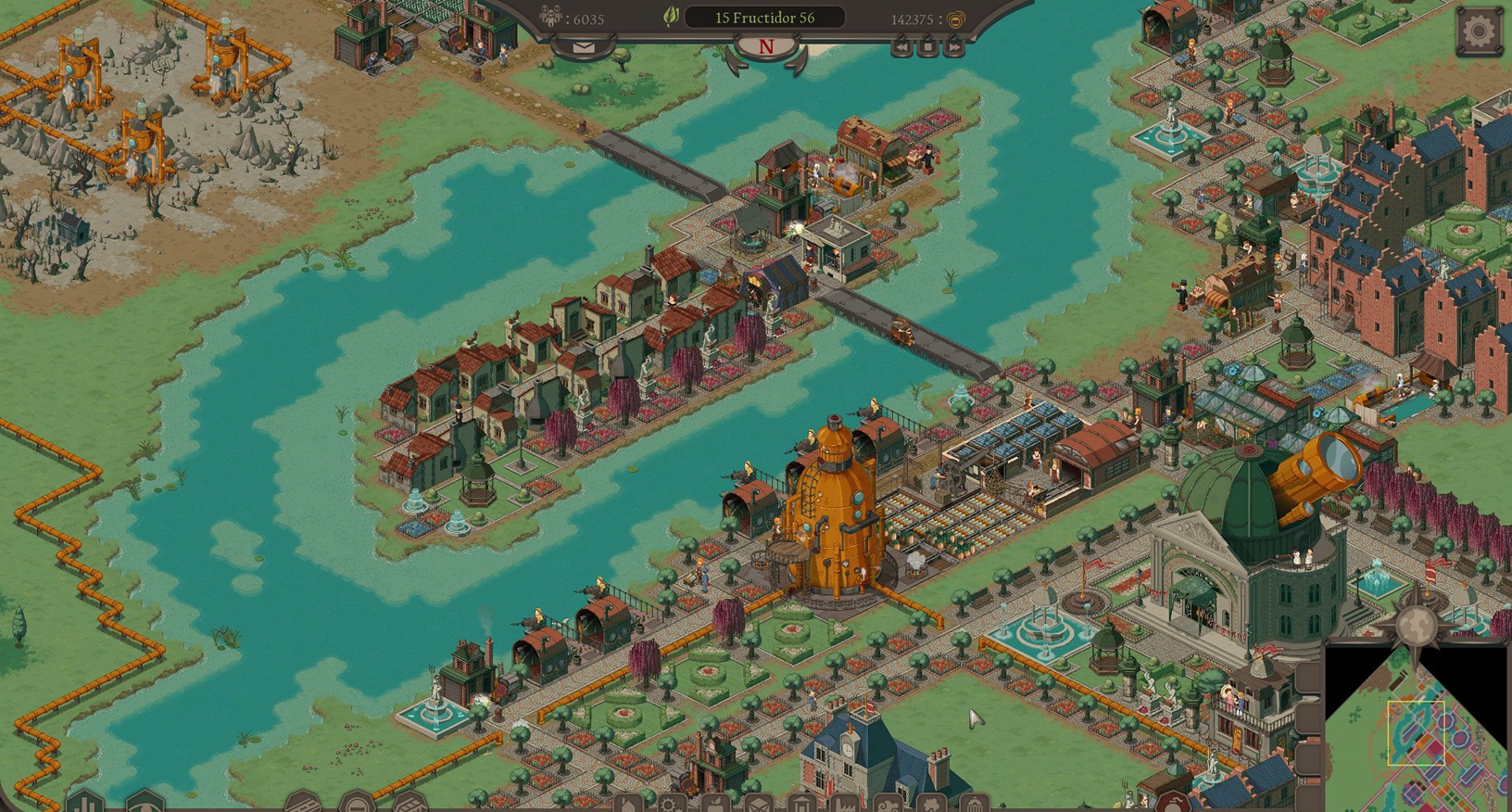Toggle the eye overlay view icon
The image size is (1512, 812).
click(145, 804)
